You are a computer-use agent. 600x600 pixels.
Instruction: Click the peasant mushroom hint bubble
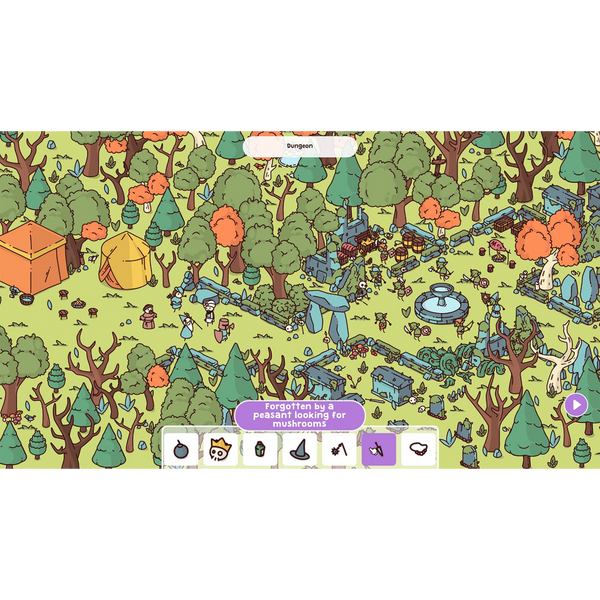pyautogui.click(x=300, y=415)
